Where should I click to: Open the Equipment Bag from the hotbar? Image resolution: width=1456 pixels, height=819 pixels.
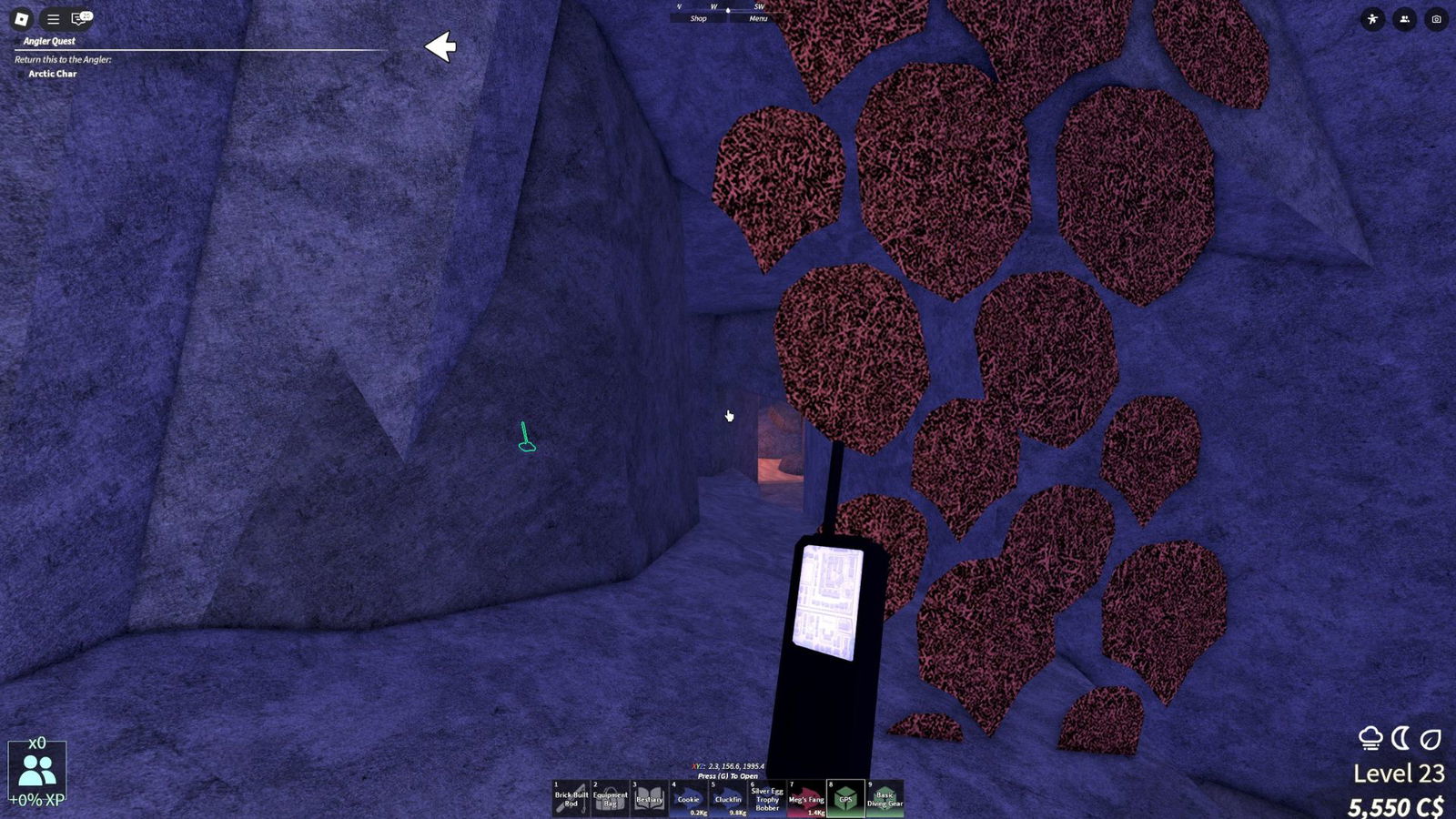610,798
